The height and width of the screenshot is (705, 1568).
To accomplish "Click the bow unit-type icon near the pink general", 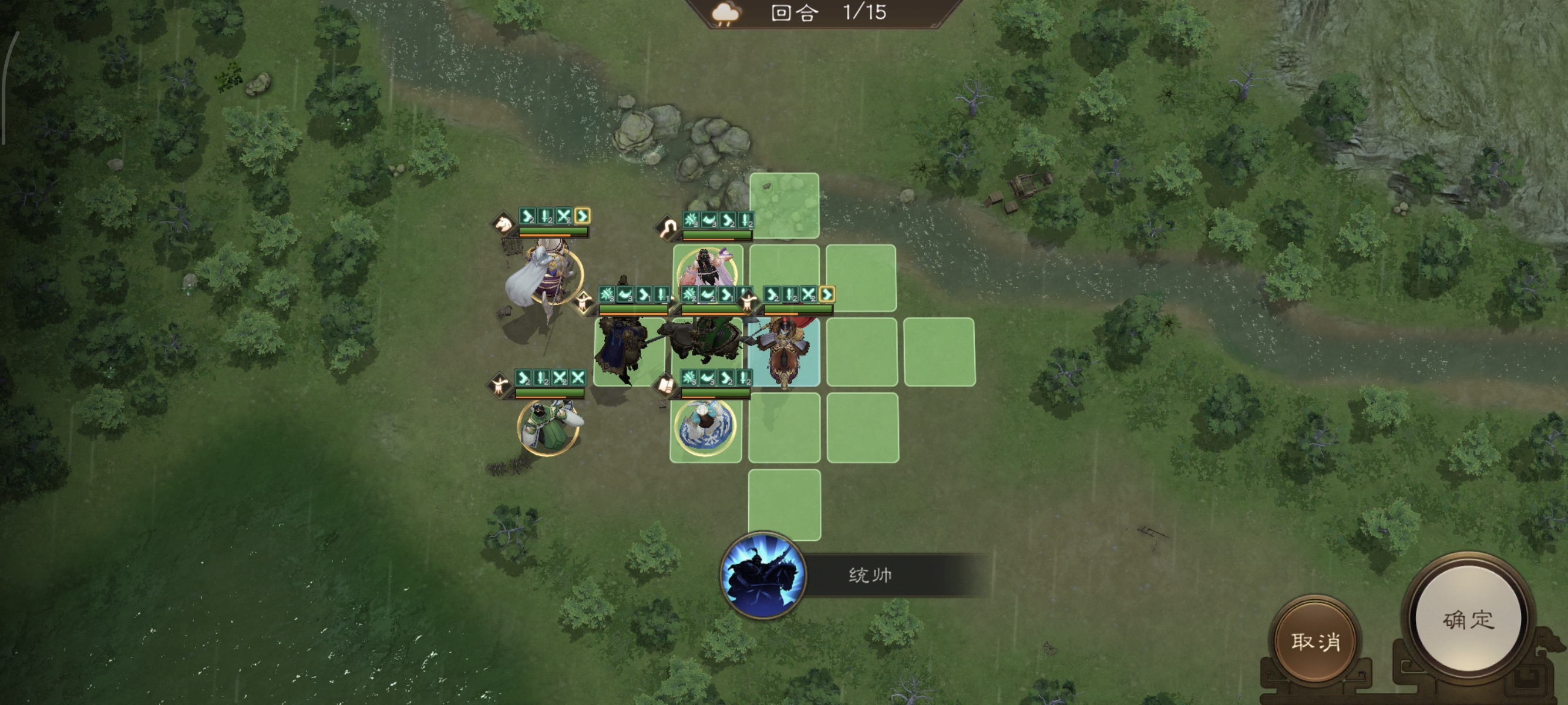I will pyautogui.click(x=668, y=230).
